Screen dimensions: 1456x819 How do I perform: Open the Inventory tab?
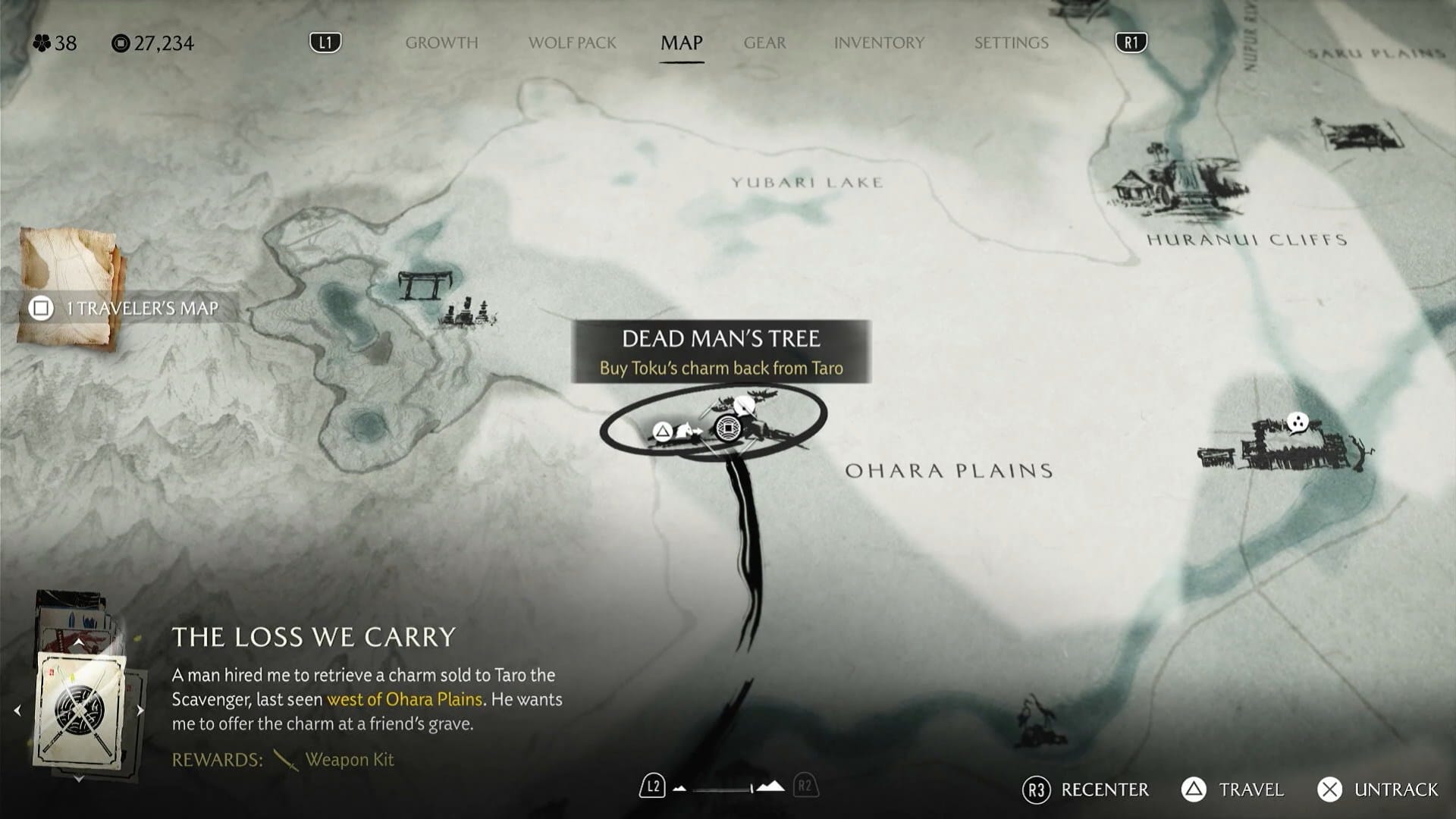click(x=879, y=42)
